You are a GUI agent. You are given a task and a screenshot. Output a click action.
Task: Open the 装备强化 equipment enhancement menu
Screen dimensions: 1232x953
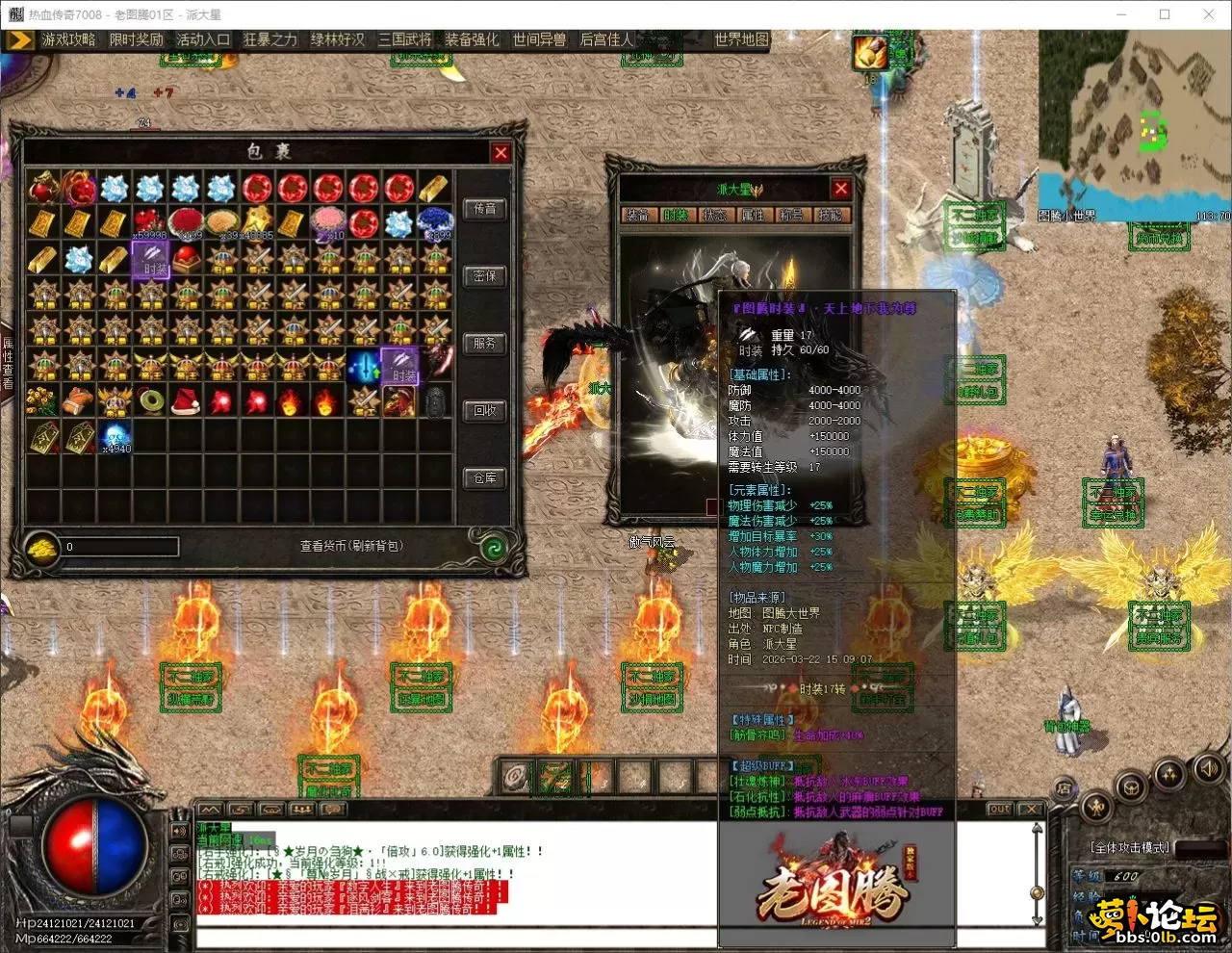(472, 39)
